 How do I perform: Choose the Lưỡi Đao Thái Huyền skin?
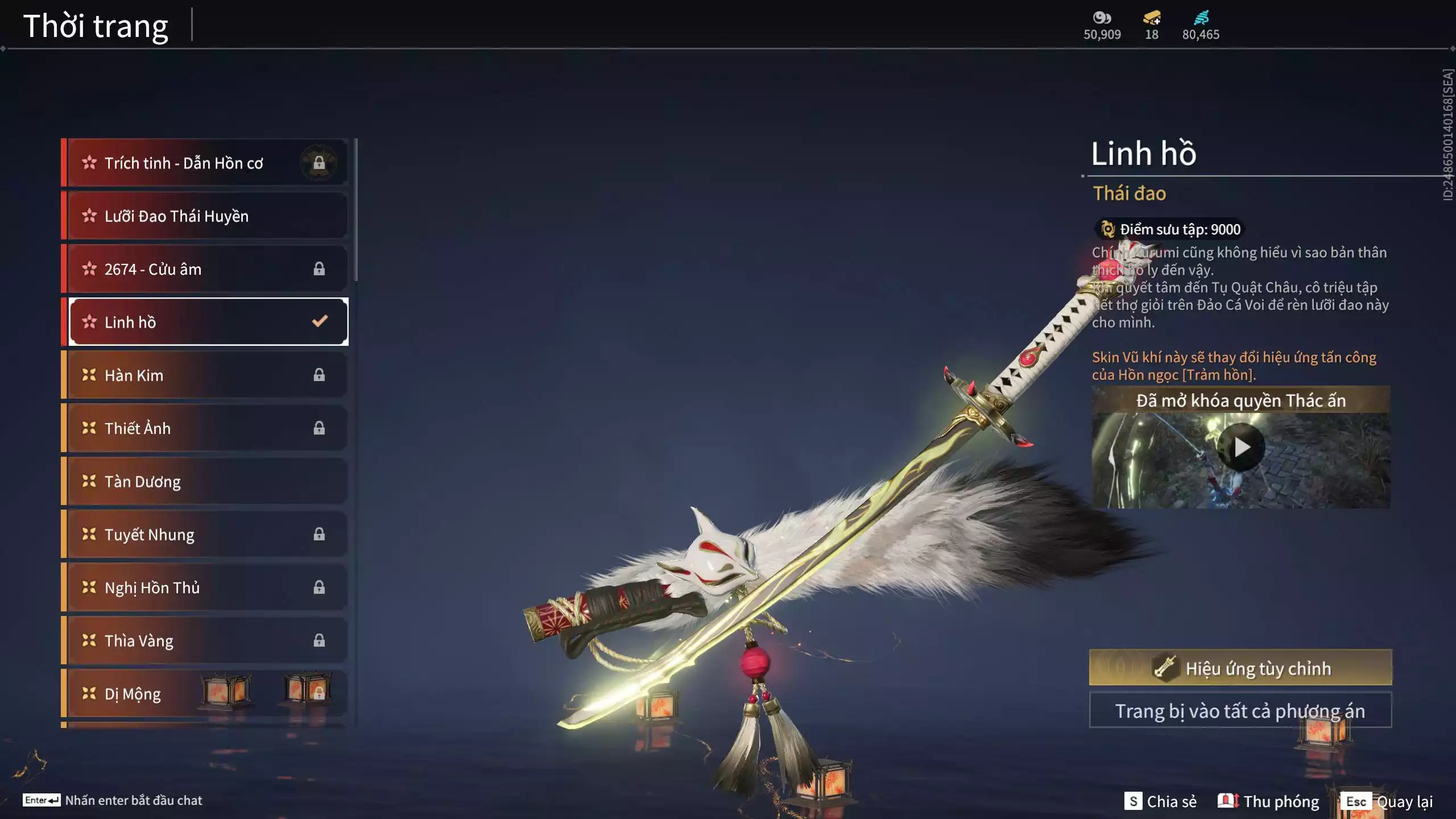point(205,216)
